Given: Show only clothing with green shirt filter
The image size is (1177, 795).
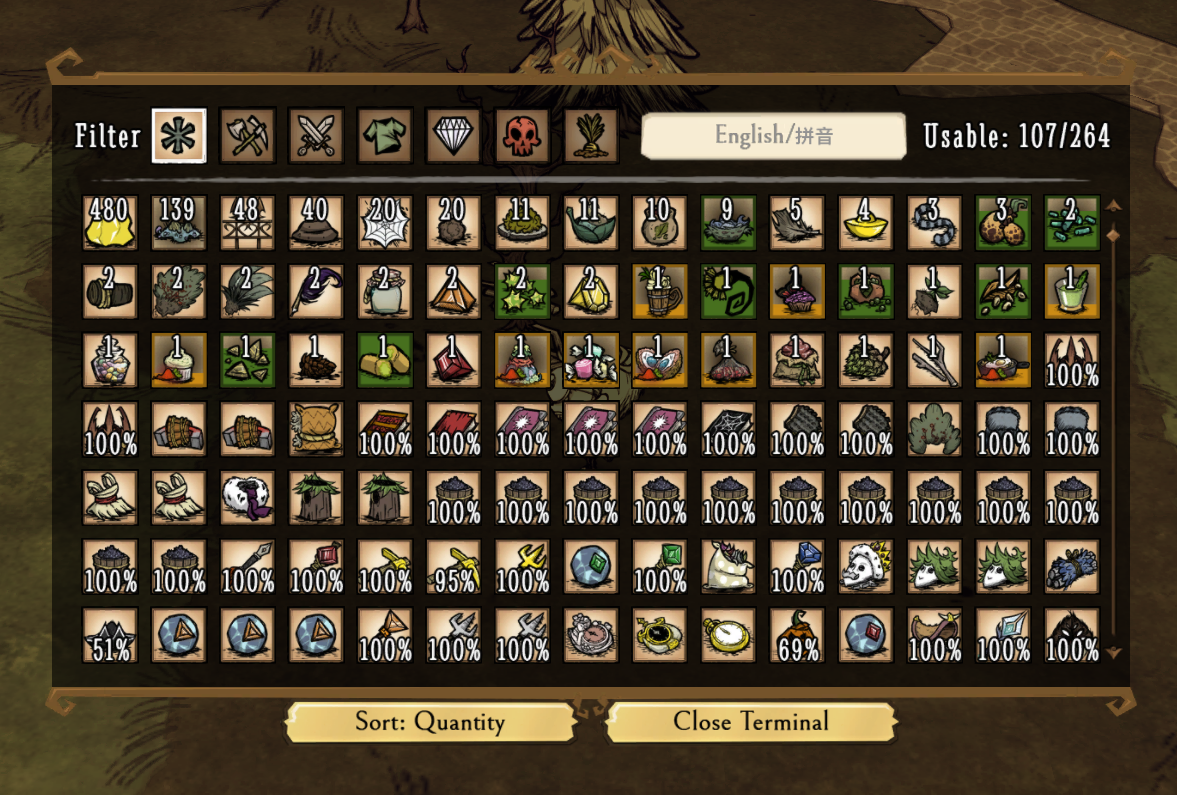Looking at the screenshot, I should tap(385, 136).
